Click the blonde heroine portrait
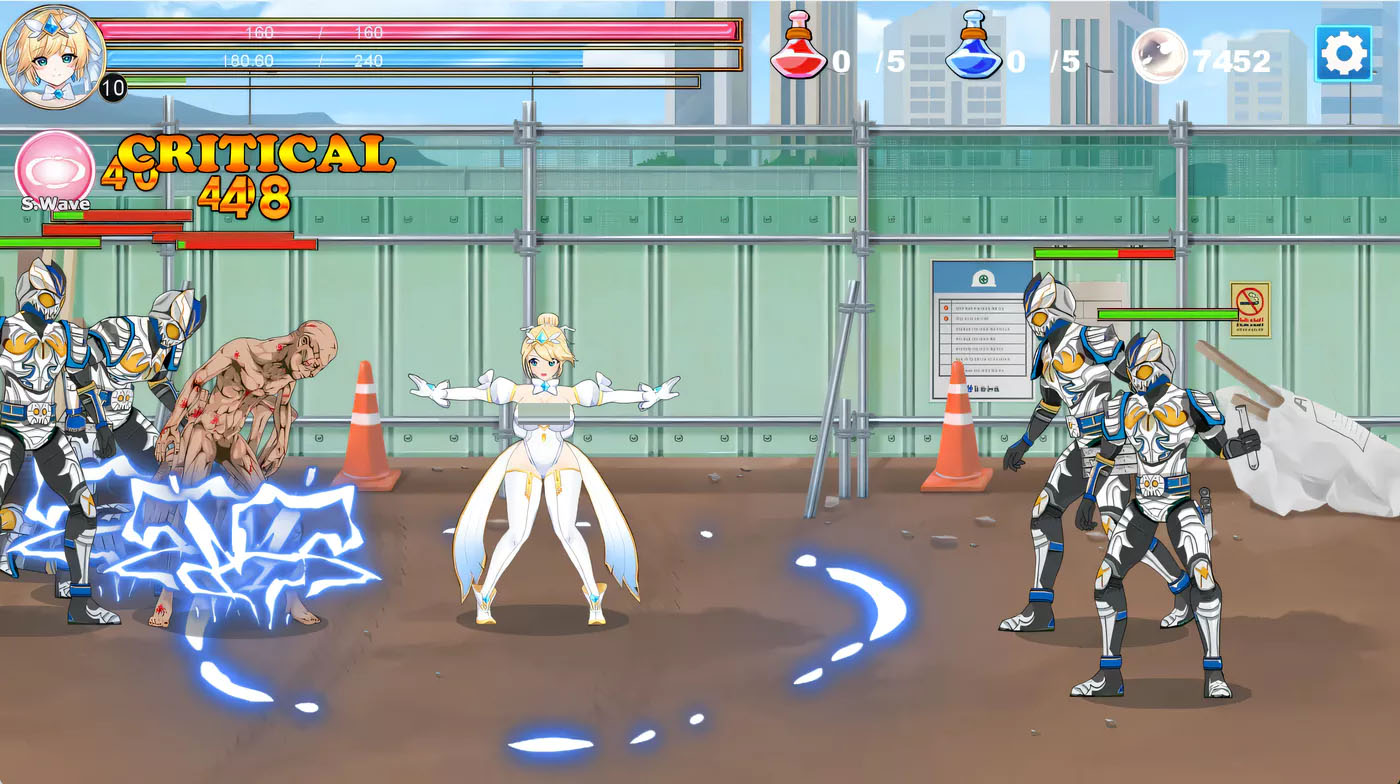 pyautogui.click(x=52, y=56)
